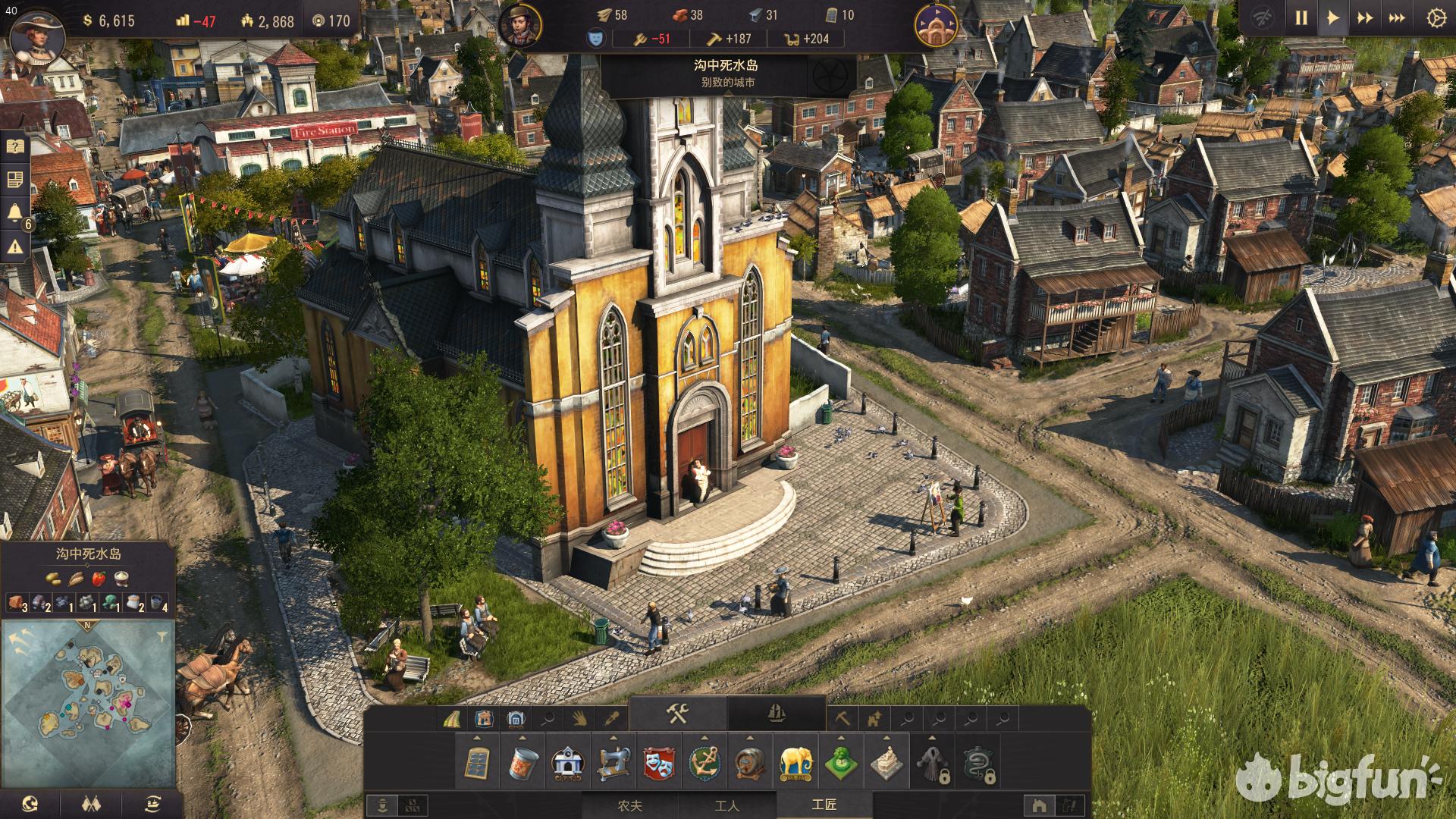The image size is (1456, 819).
Task: Open the gear settings menu
Action: 1436,18
